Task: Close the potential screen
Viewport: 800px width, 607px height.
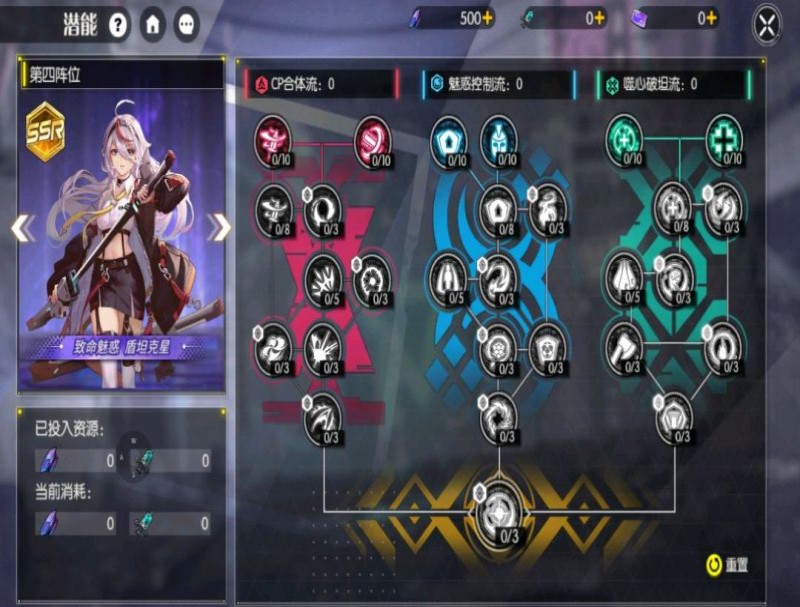Action: 766,25
